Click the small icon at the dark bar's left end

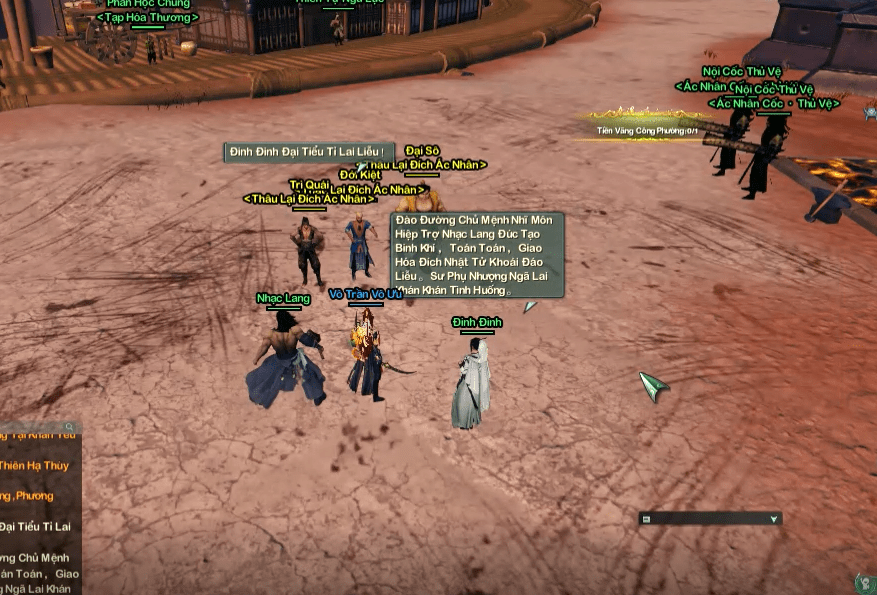click(x=647, y=519)
